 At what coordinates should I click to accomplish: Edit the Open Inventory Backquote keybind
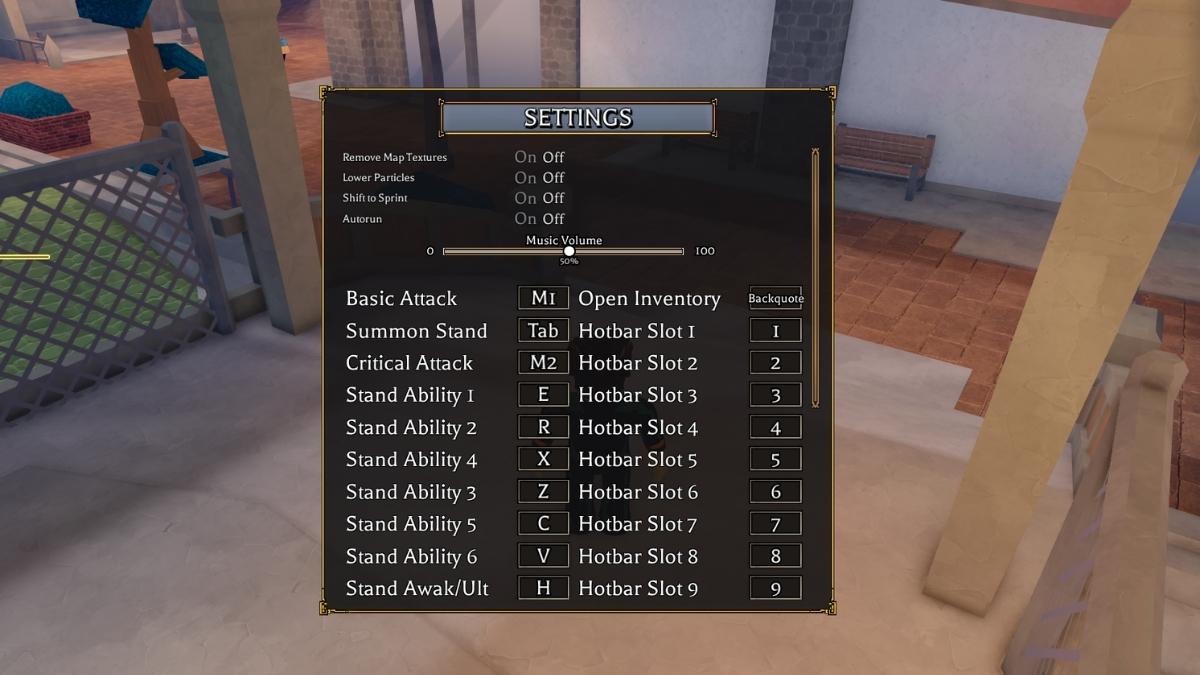click(x=775, y=298)
